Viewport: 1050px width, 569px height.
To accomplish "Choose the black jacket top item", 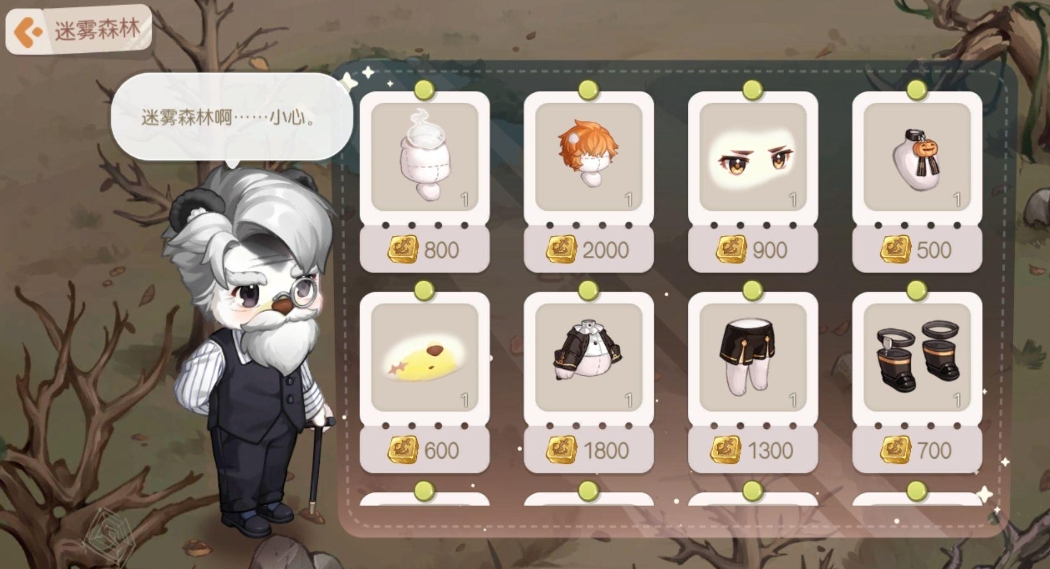I will (x=588, y=357).
